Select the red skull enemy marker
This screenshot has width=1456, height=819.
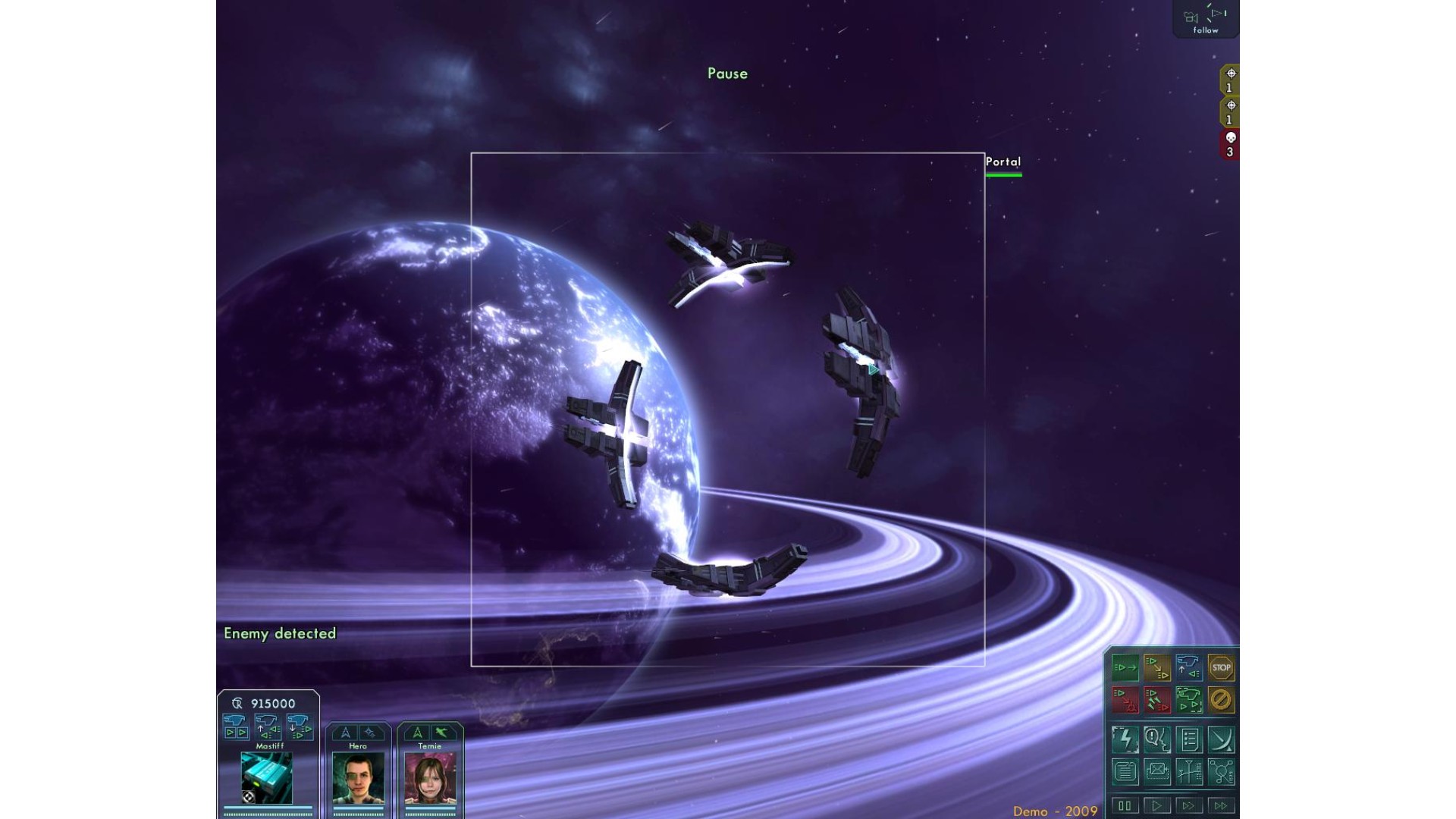1230,143
